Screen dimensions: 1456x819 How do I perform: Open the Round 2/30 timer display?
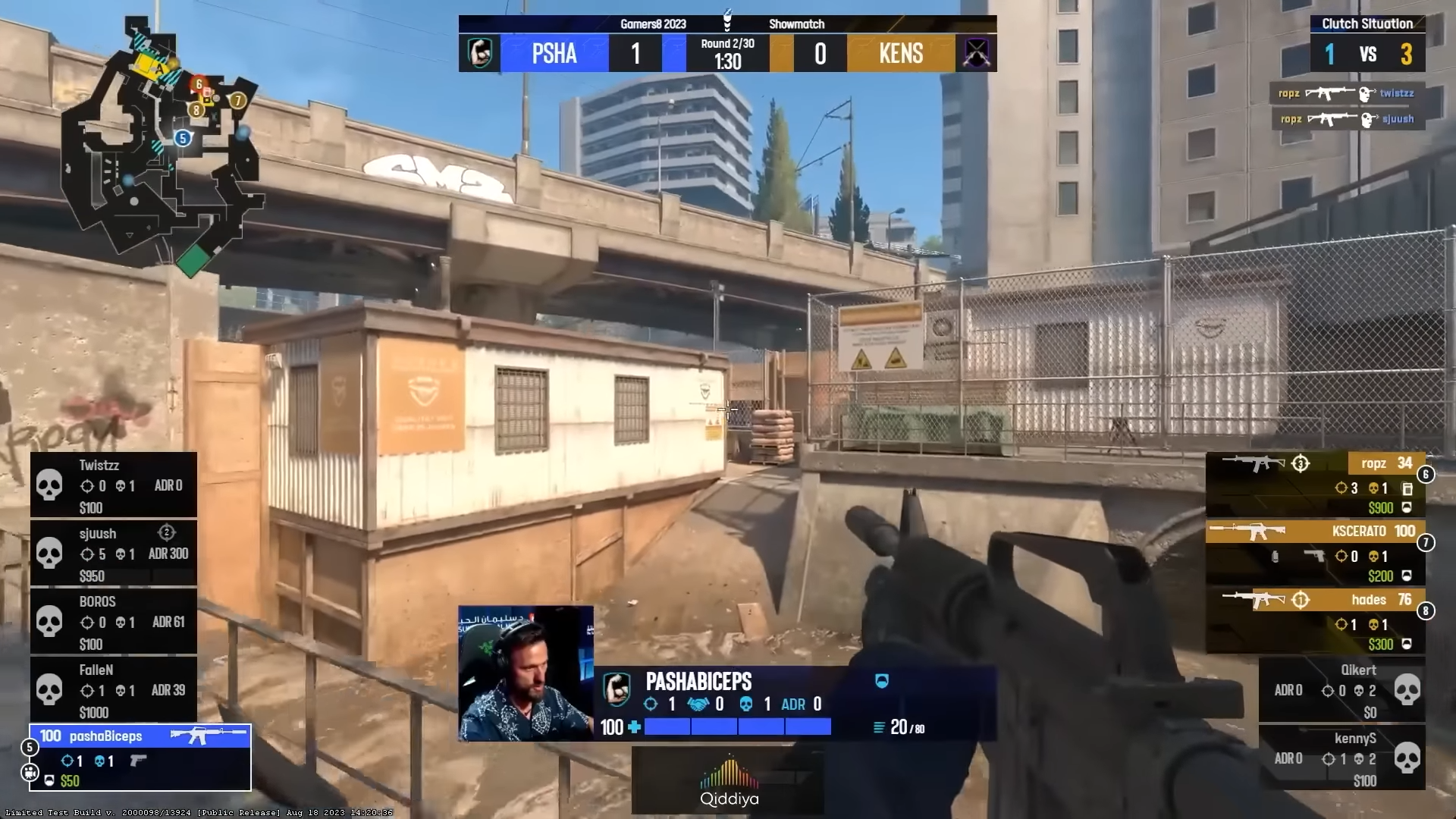tap(728, 53)
